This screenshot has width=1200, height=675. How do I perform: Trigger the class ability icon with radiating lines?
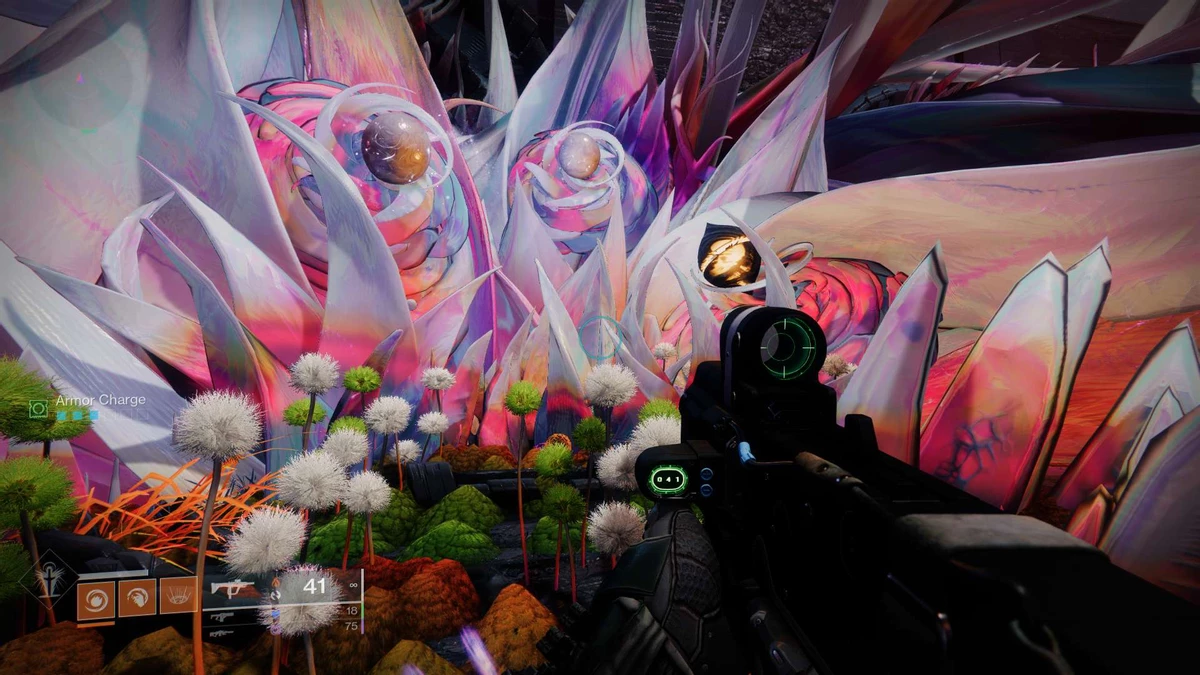click(178, 597)
